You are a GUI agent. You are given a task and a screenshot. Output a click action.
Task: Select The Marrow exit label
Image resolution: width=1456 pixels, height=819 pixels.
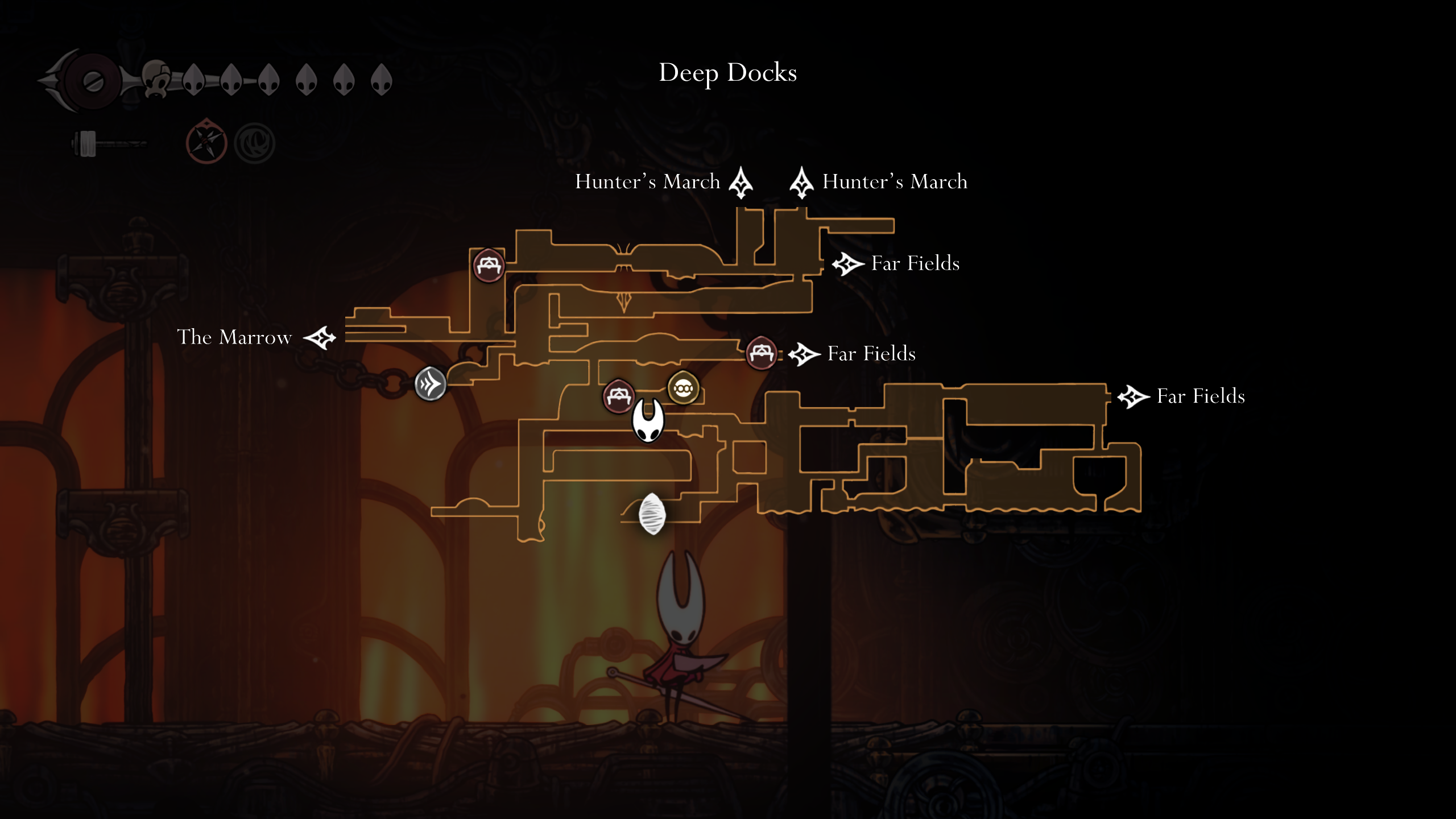click(x=234, y=337)
